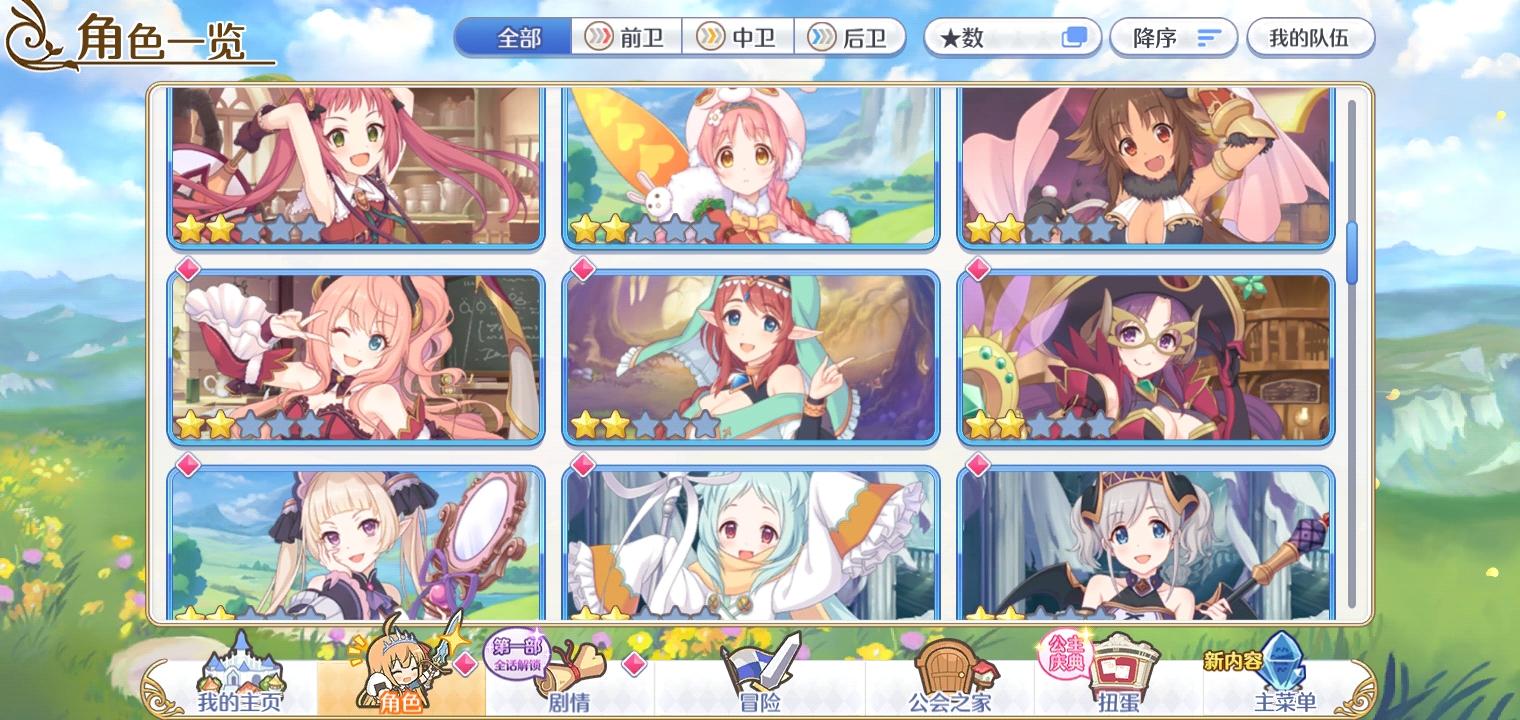The image size is (1520, 720).
Task: Toggle 降序 descending sort order
Action: [1173, 36]
